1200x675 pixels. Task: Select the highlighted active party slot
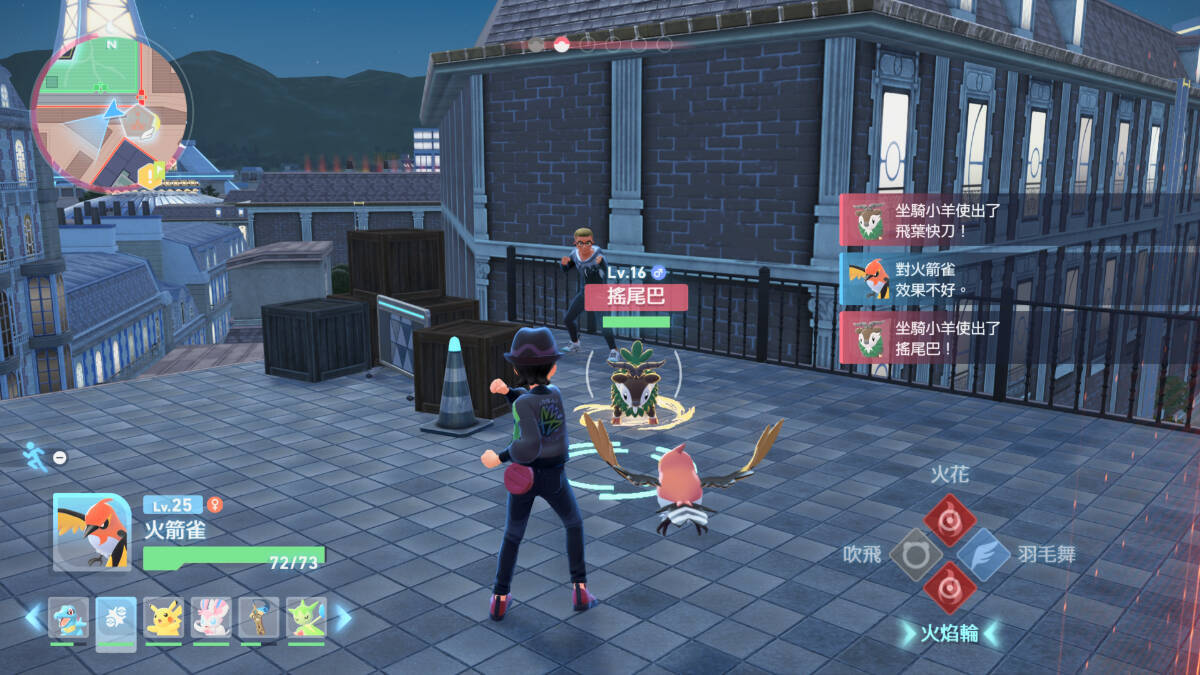click(x=116, y=621)
